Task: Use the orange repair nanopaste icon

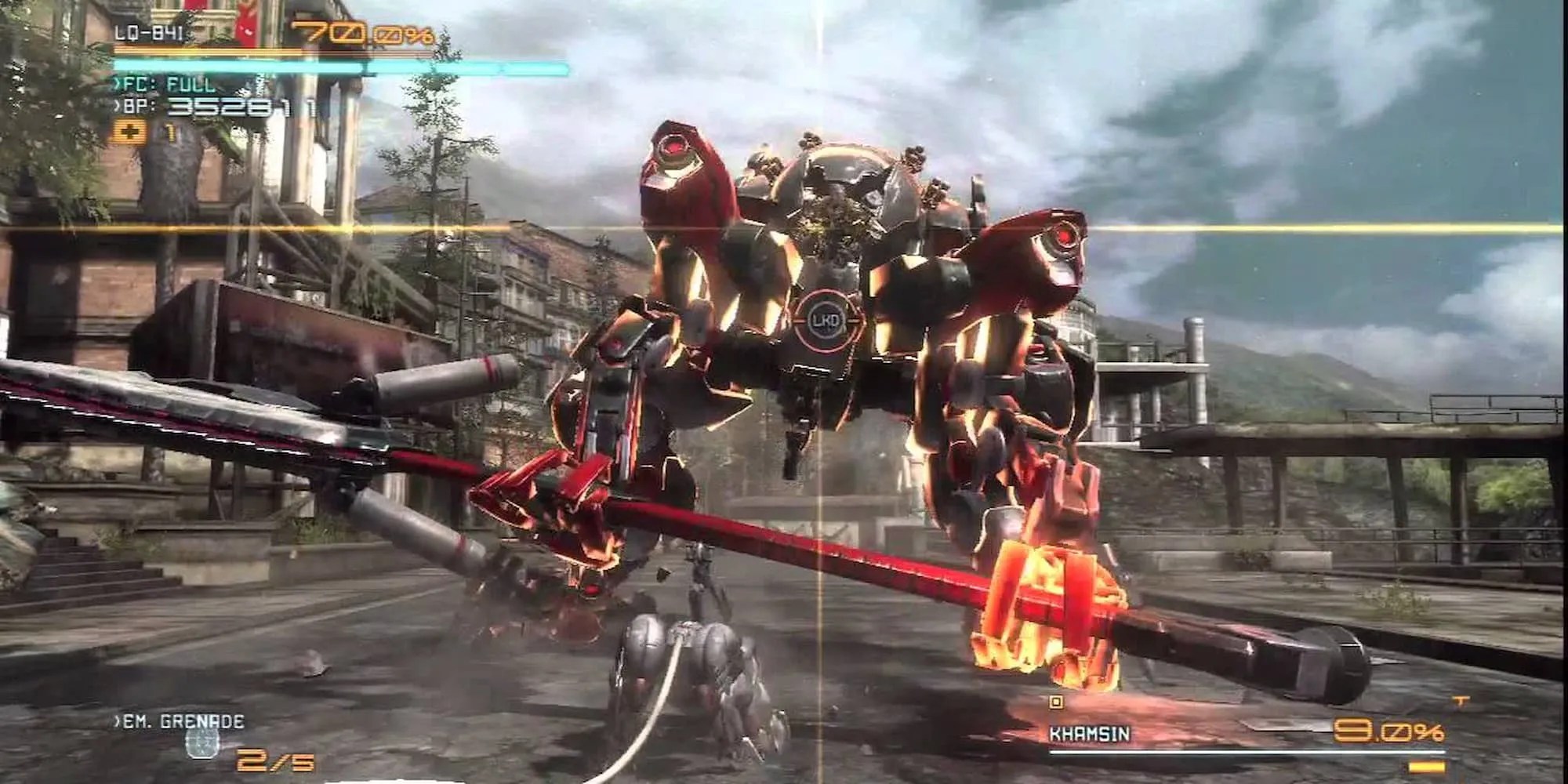Action: point(129,132)
